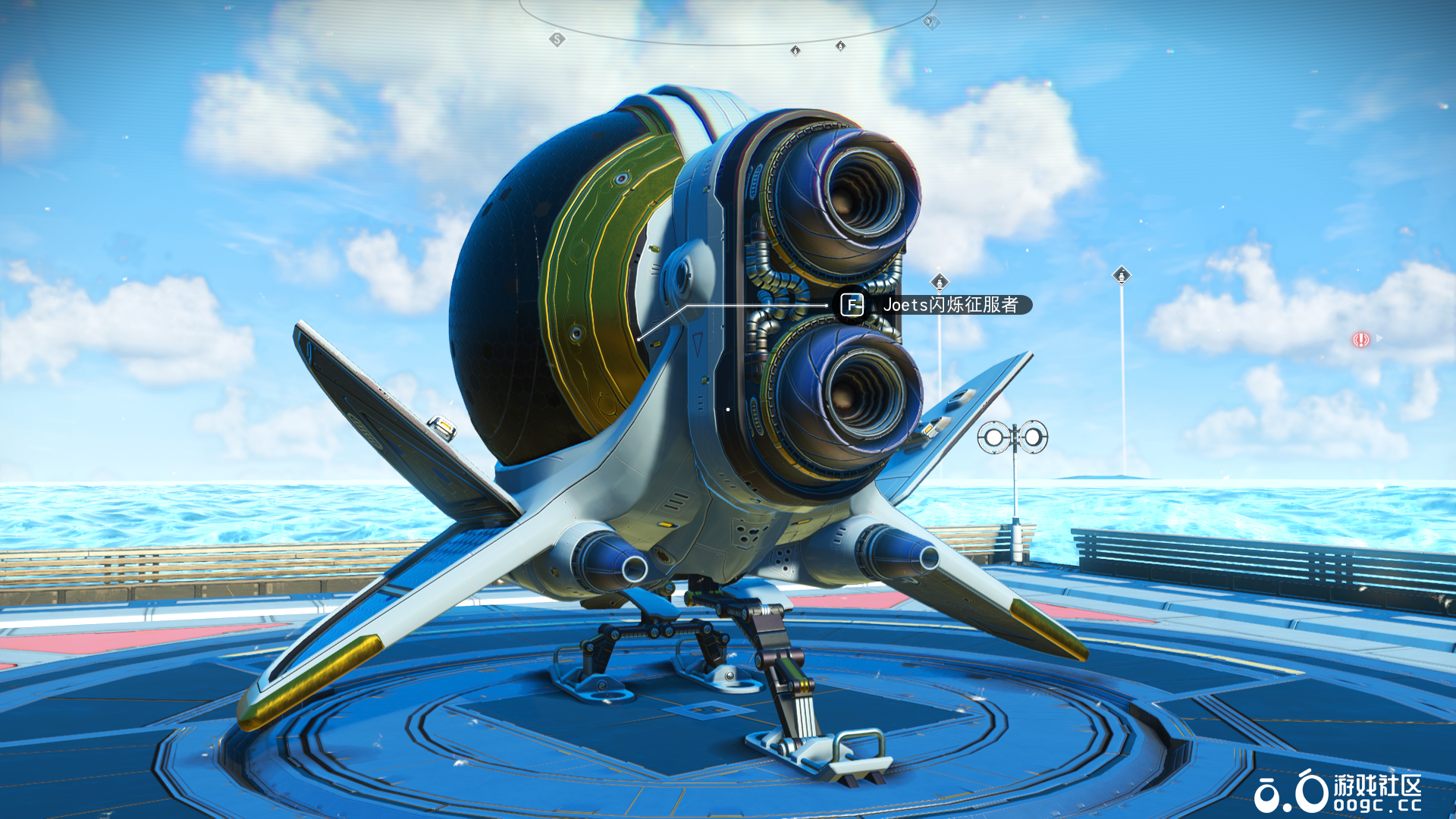Select the Joets闪烁征服者 ship name label
This screenshot has height=819, width=1456.
coord(949,305)
